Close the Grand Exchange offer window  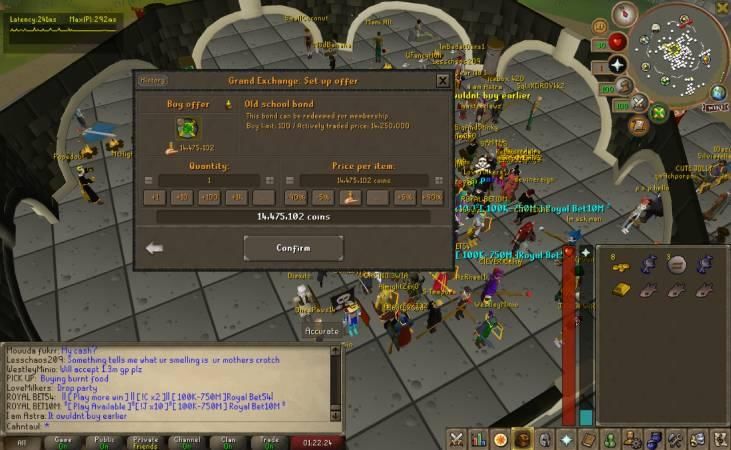443,81
